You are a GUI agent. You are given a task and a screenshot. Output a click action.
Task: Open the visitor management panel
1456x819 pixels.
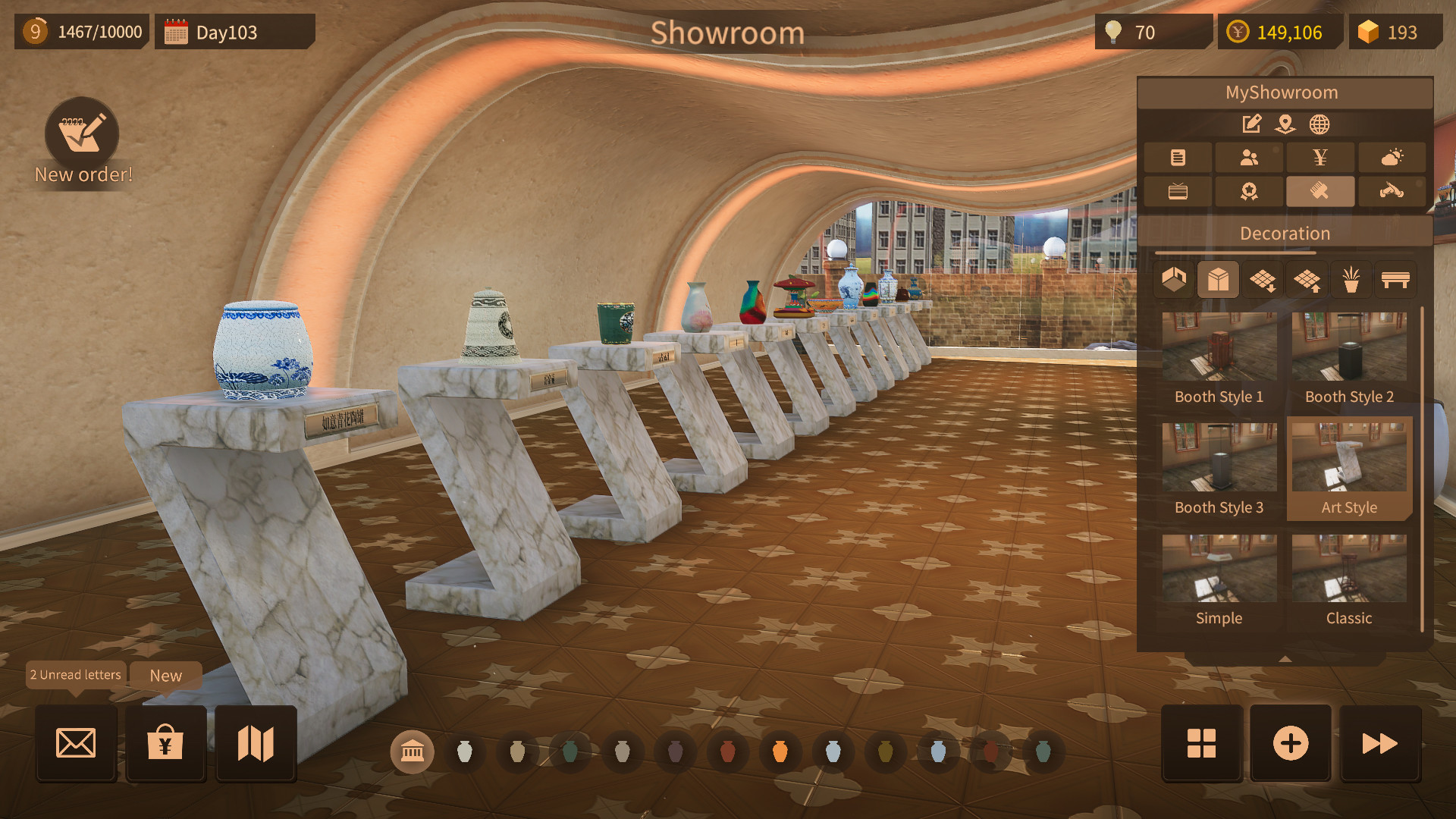[1249, 157]
